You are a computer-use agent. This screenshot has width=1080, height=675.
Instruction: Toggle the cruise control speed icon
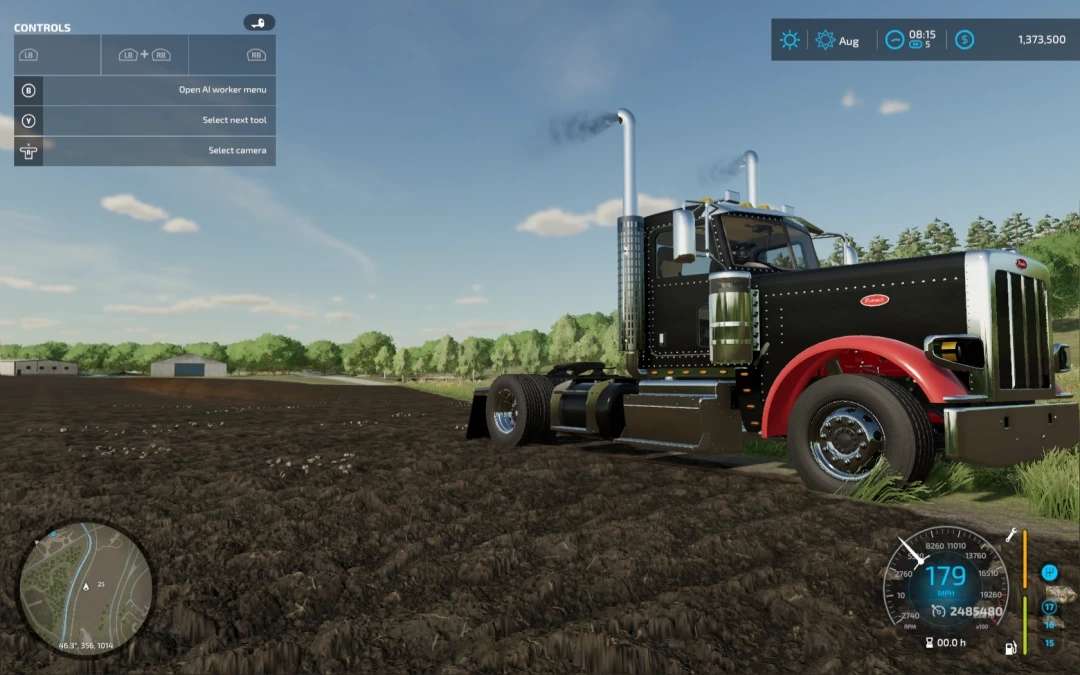tap(938, 611)
